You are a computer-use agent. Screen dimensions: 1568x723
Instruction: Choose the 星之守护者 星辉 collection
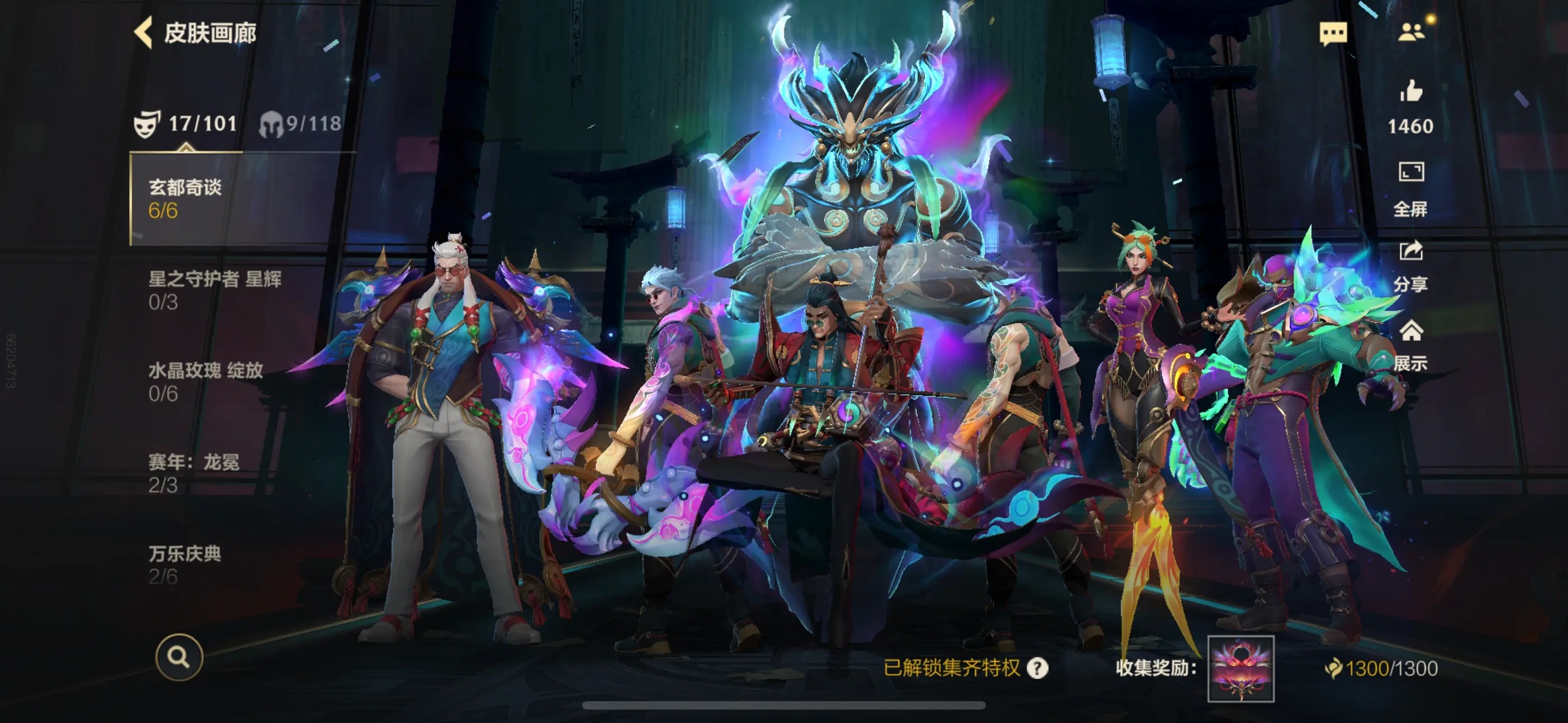click(x=215, y=290)
